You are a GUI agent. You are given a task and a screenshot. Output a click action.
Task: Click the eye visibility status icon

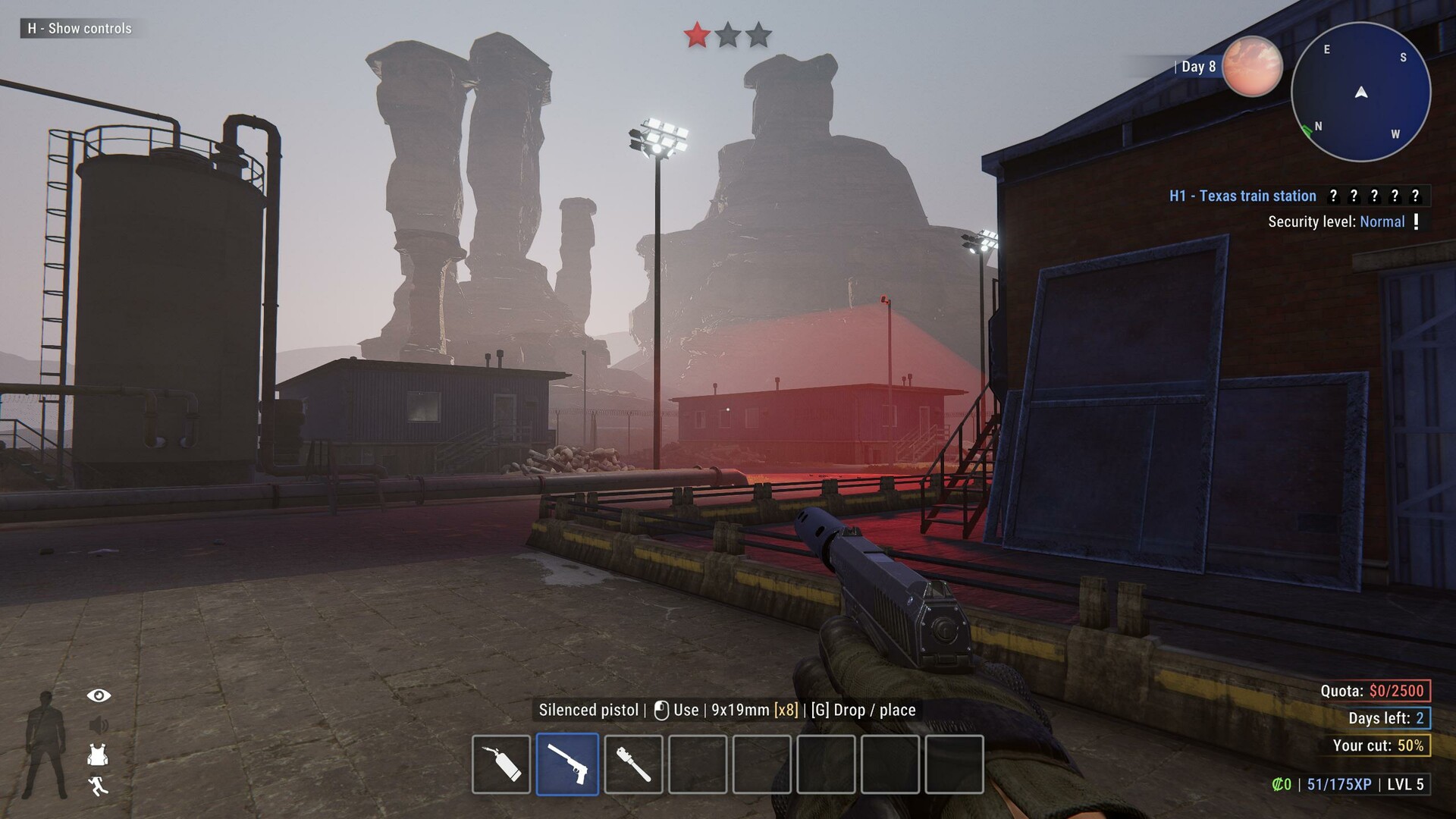(x=99, y=695)
